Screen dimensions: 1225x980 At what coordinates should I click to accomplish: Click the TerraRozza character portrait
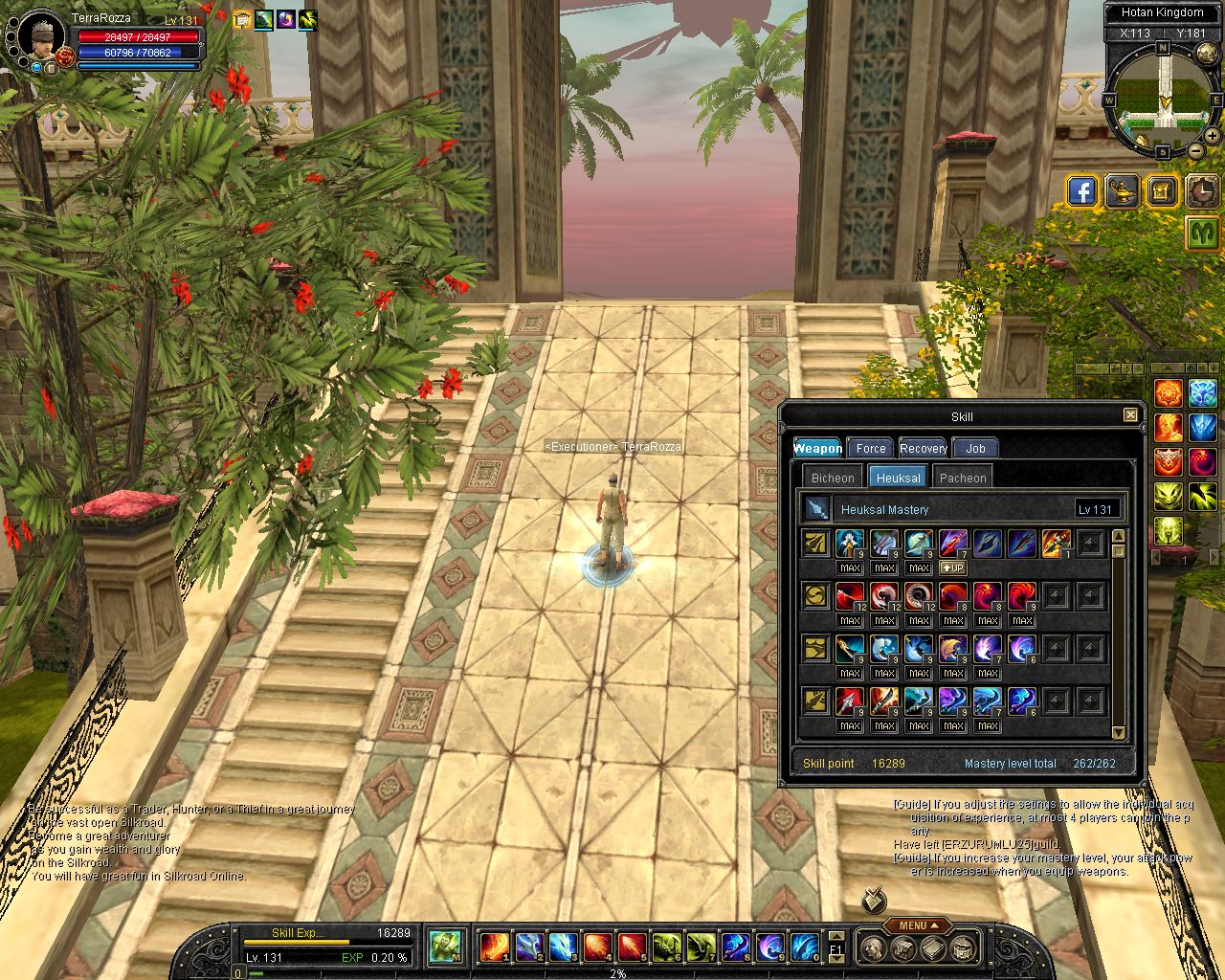coord(41,35)
